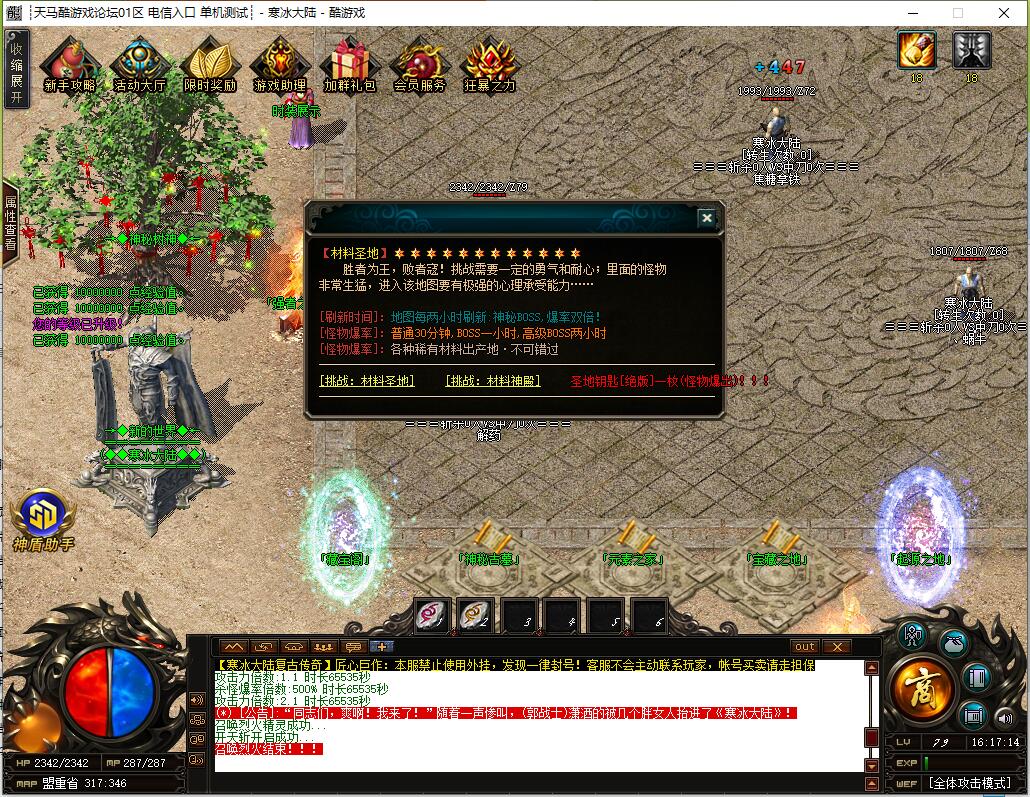
Task: Toggle the 全体攻击模式 attack mode
Action: point(969,783)
